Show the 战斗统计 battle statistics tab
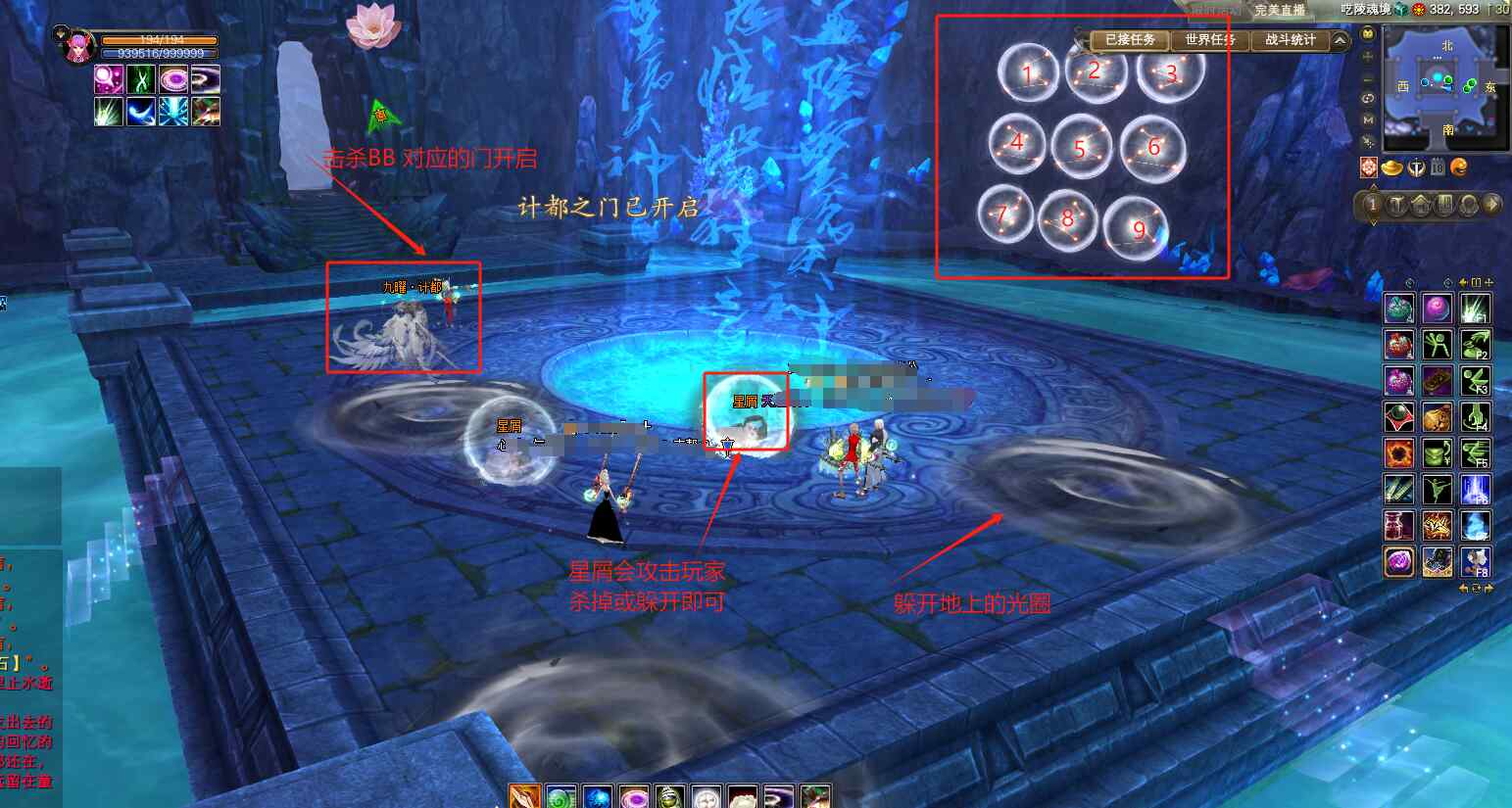The image size is (1512, 808). [x=1290, y=40]
